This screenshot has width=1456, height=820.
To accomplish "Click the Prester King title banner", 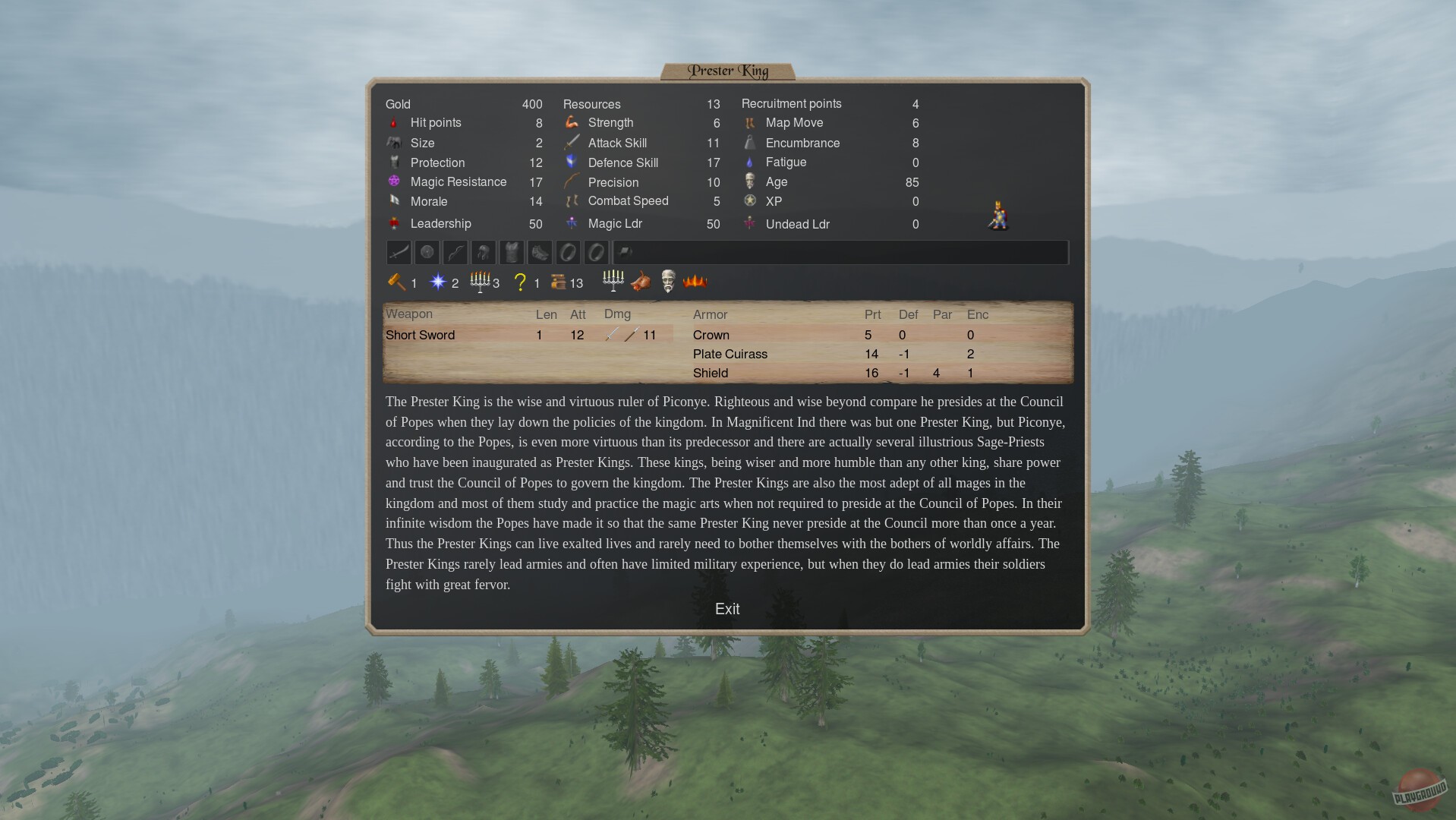I will click(x=727, y=70).
